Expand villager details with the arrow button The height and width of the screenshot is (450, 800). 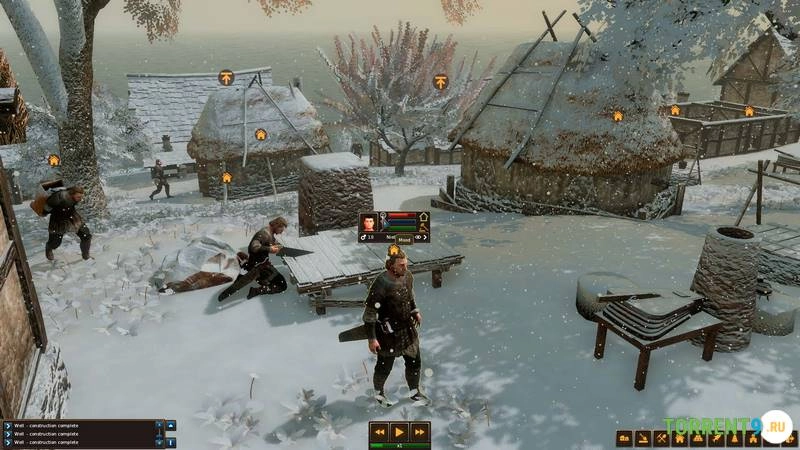pos(423,237)
